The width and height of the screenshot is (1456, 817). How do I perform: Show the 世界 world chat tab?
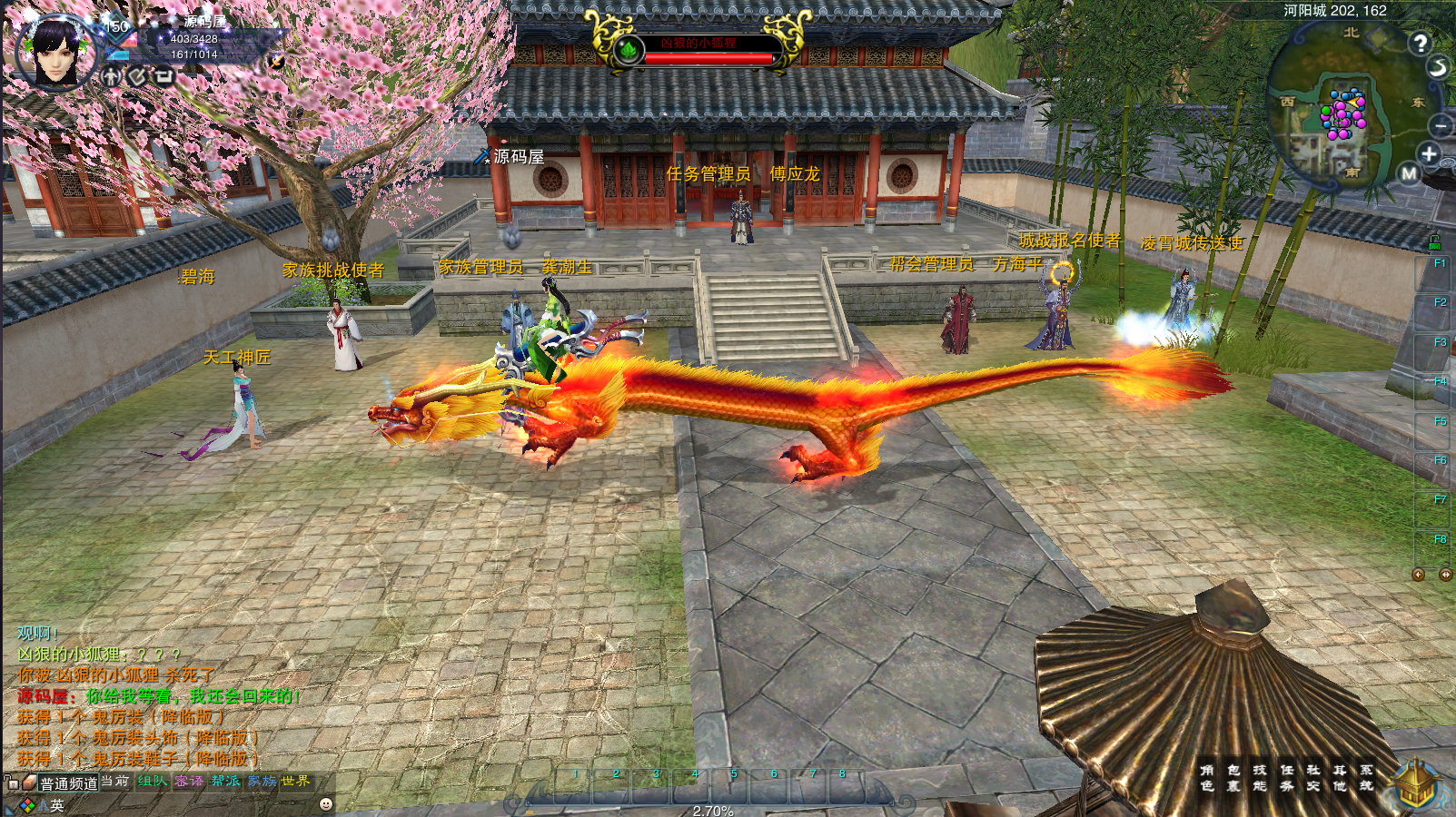tap(295, 782)
